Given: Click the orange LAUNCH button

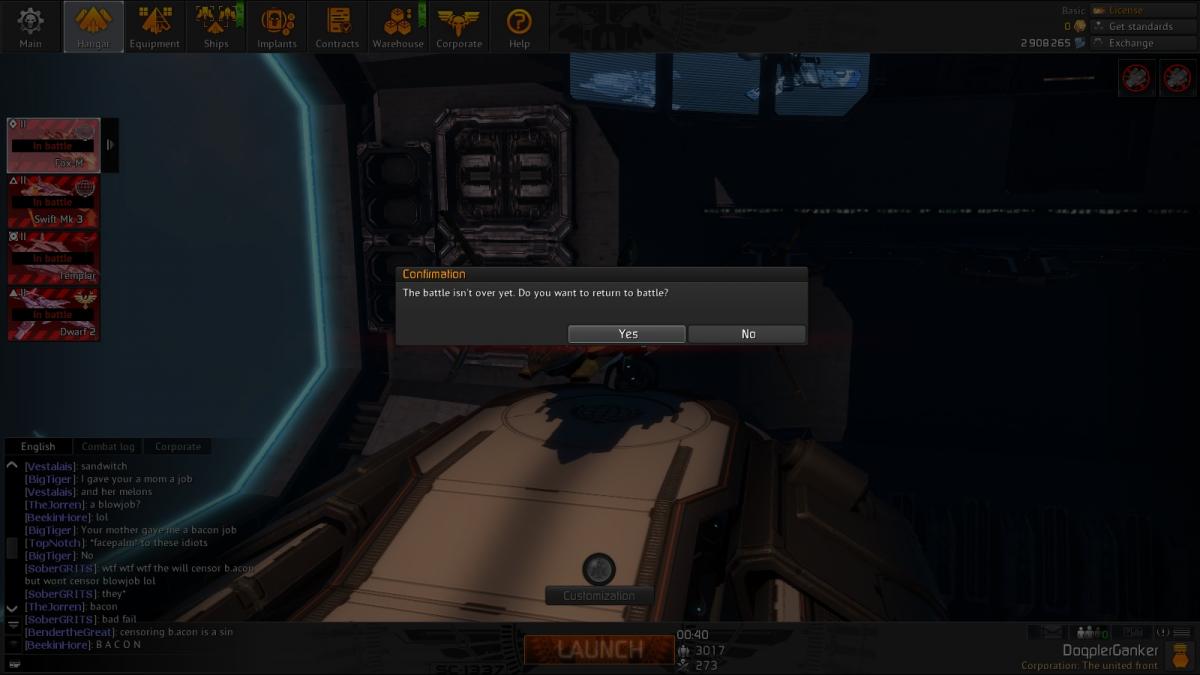Looking at the screenshot, I should tap(599, 649).
